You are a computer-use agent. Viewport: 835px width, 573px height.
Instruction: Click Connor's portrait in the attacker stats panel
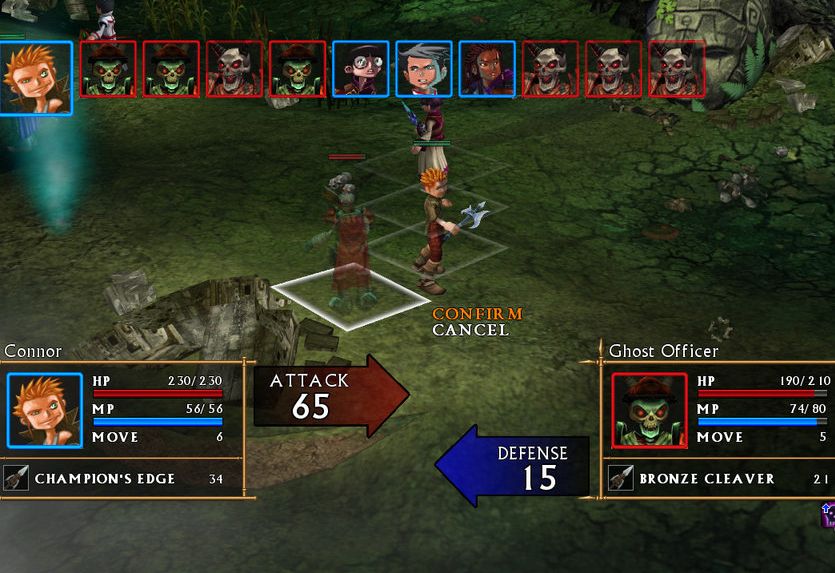click(x=45, y=411)
